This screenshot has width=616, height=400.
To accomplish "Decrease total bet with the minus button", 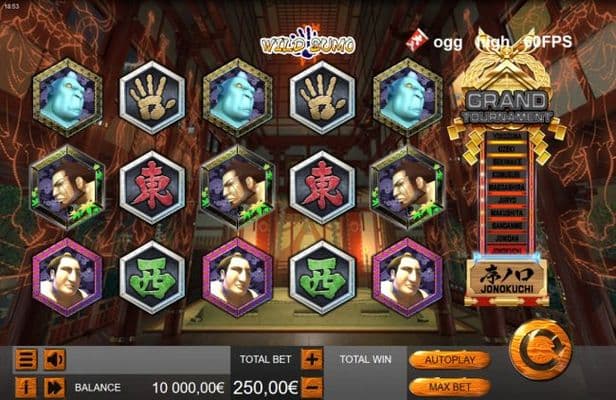I will pyautogui.click(x=312, y=386).
